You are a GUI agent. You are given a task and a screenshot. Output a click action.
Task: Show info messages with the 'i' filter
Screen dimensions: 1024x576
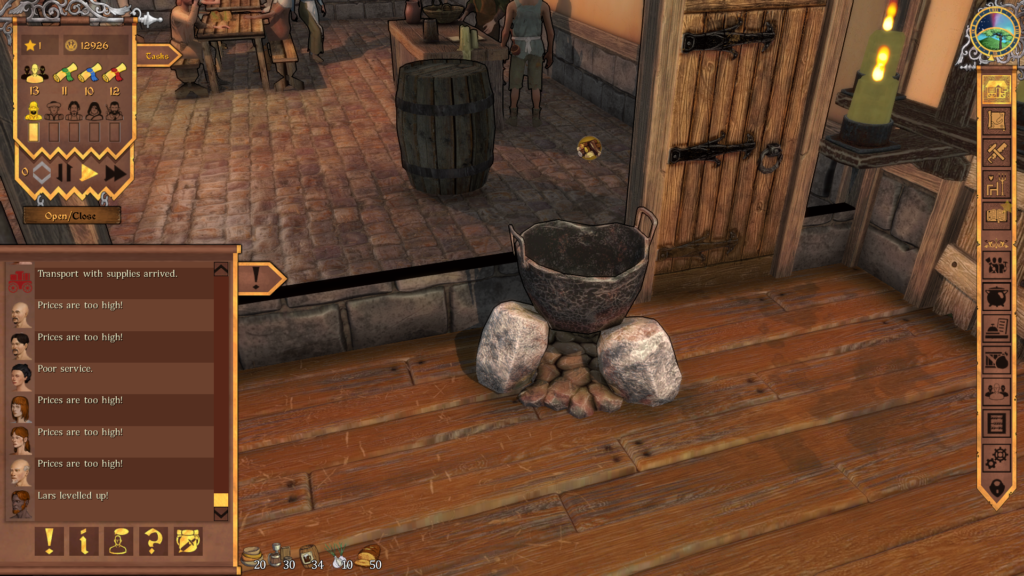point(84,540)
